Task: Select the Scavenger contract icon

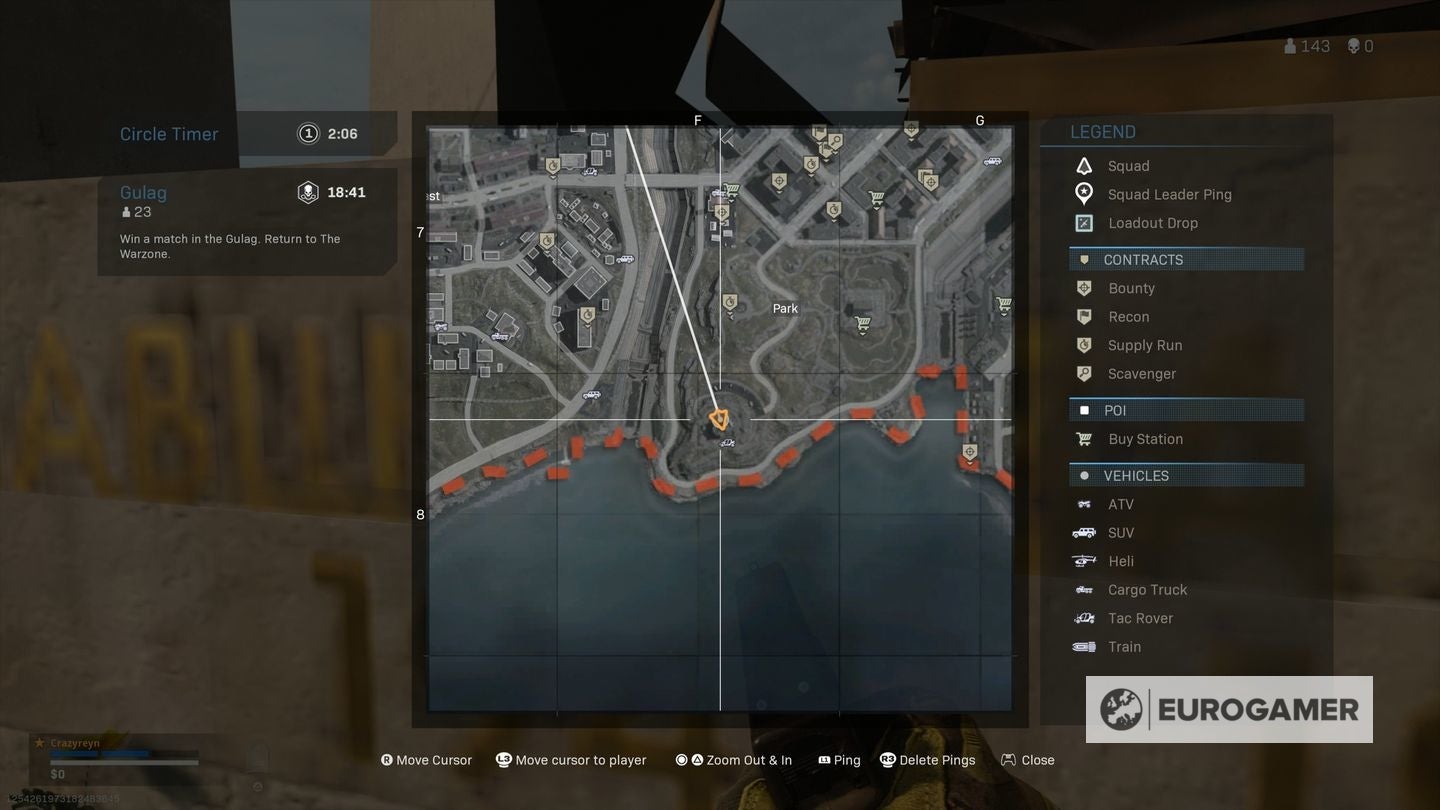Action: [x=1084, y=373]
